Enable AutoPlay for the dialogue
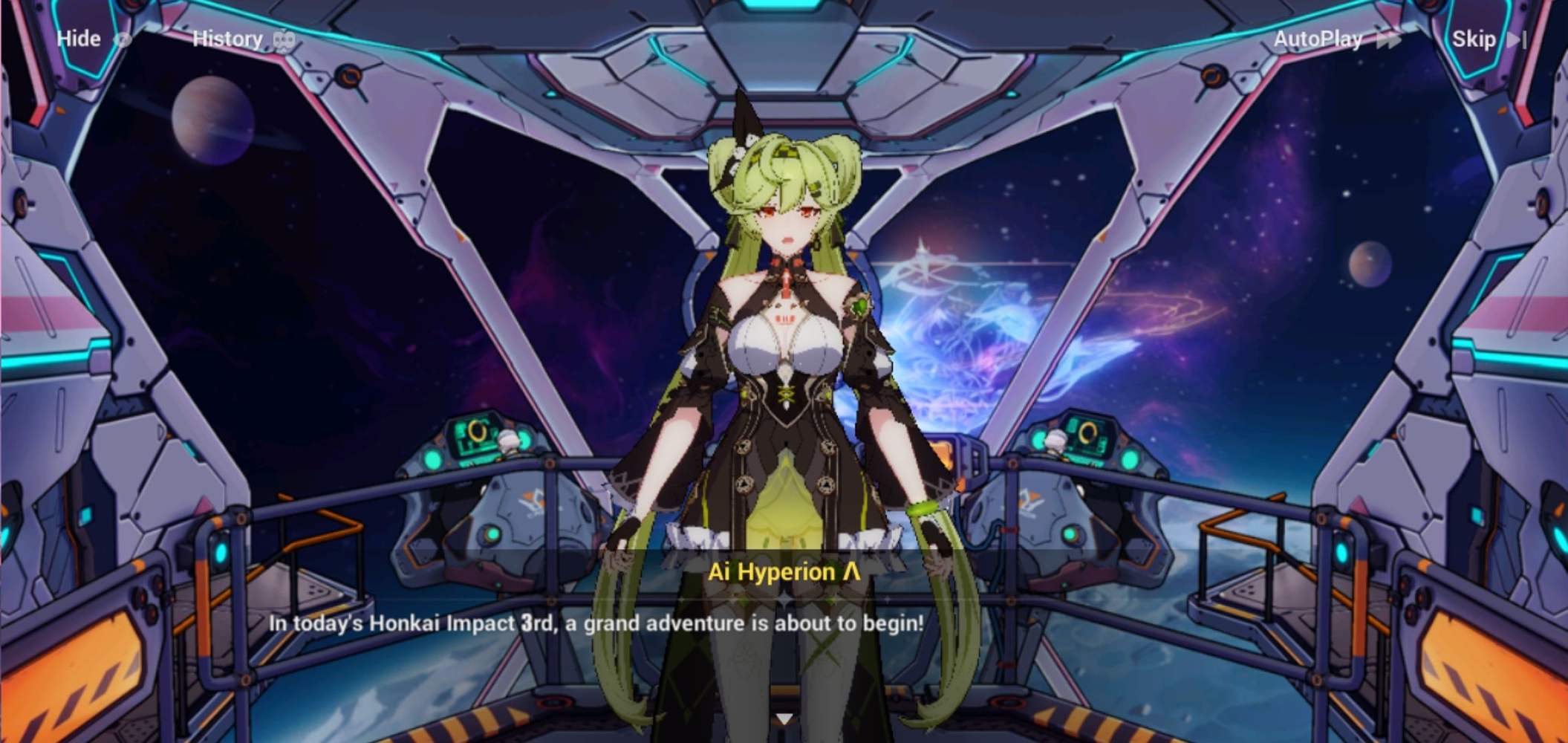This screenshot has width=1568, height=743. pyautogui.click(x=1317, y=39)
